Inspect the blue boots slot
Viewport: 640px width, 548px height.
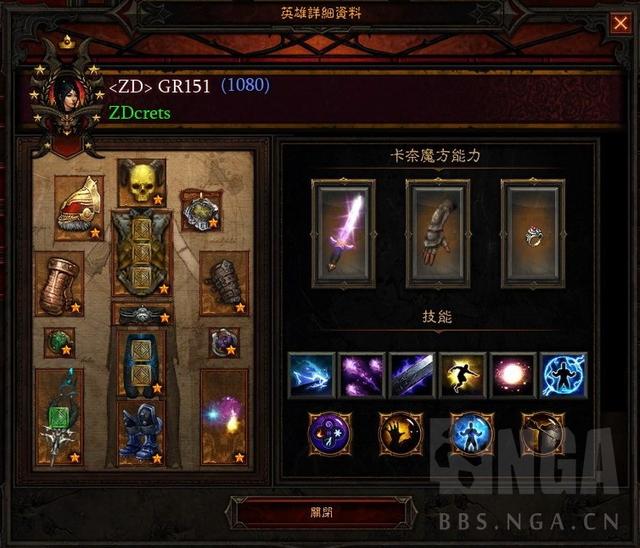click(141, 431)
